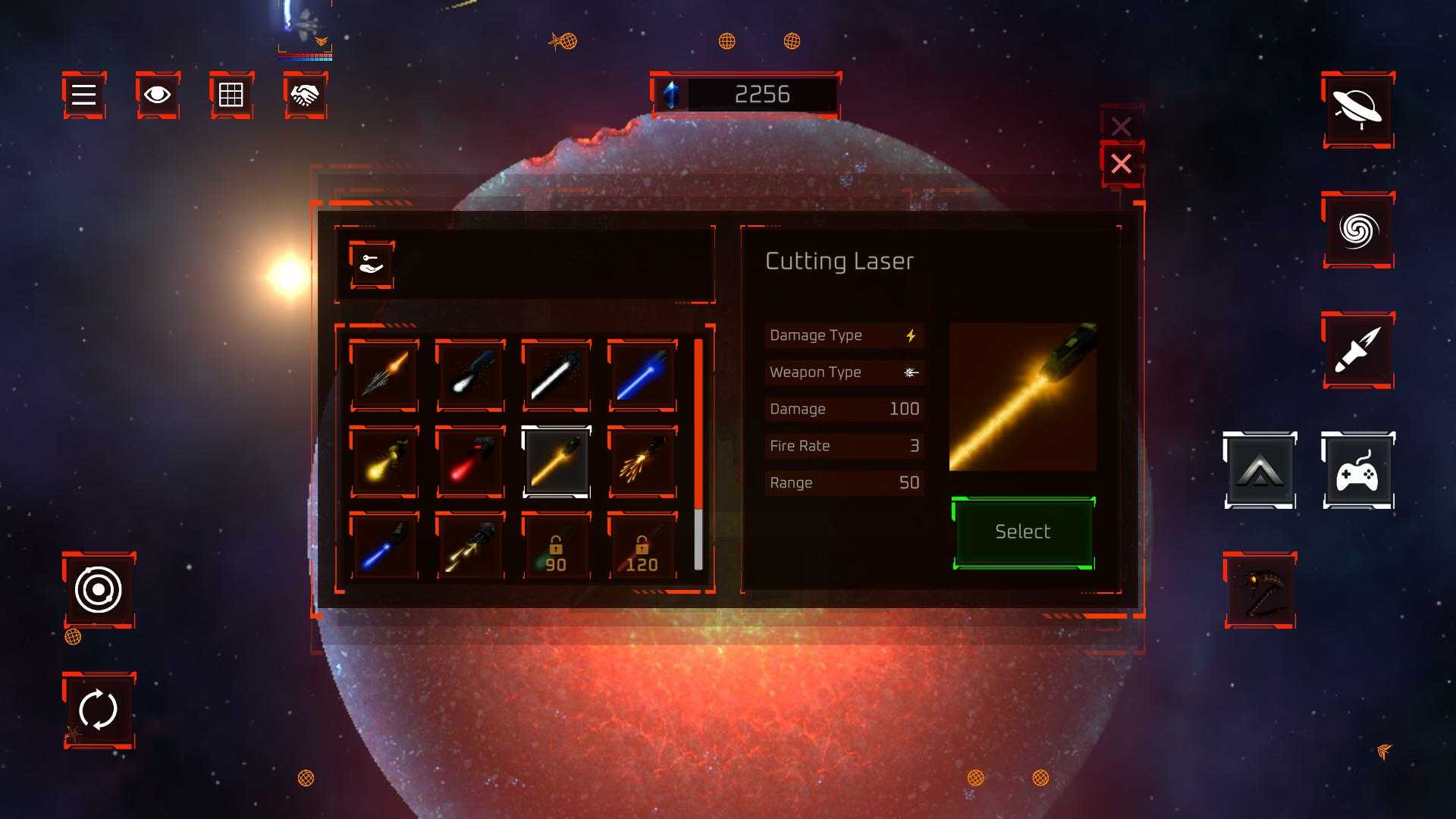This screenshot has width=1456, height=819.
Task: Activate the upward chevron rank button
Action: pos(1259,470)
